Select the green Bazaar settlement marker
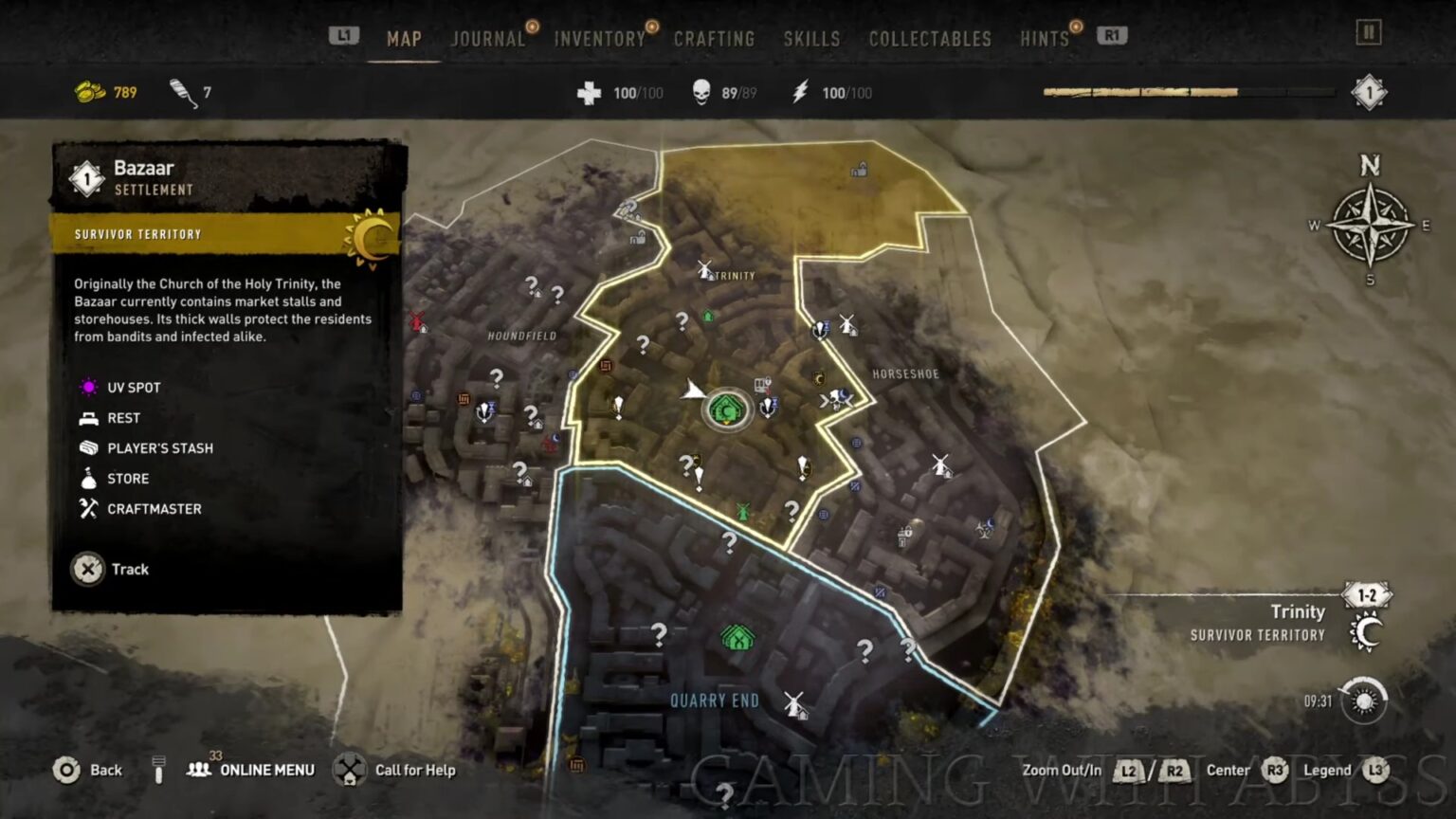This screenshot has width=1456, height=819. click(726, 410)
